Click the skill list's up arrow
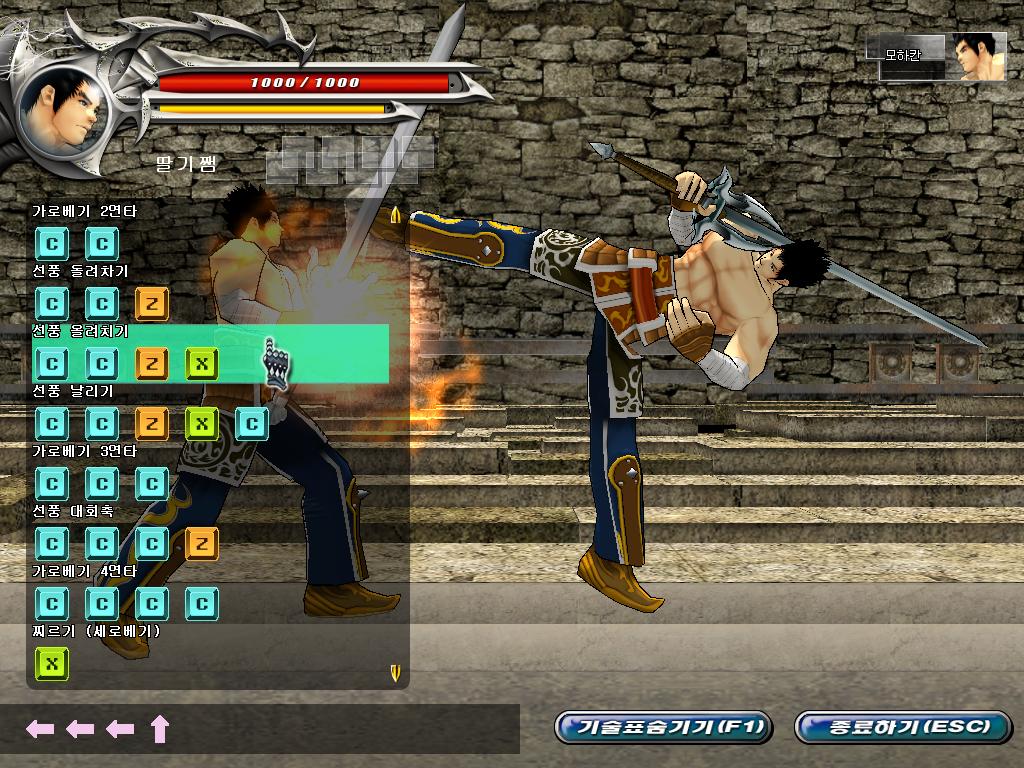Image resolution: width=1024 pixels, height=768 pixels. [x=396, y=215]
